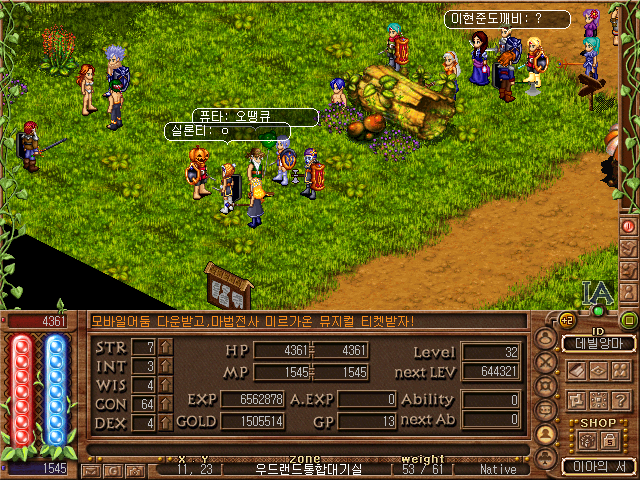Raise the INT stat with its arrow

point(166,366)
